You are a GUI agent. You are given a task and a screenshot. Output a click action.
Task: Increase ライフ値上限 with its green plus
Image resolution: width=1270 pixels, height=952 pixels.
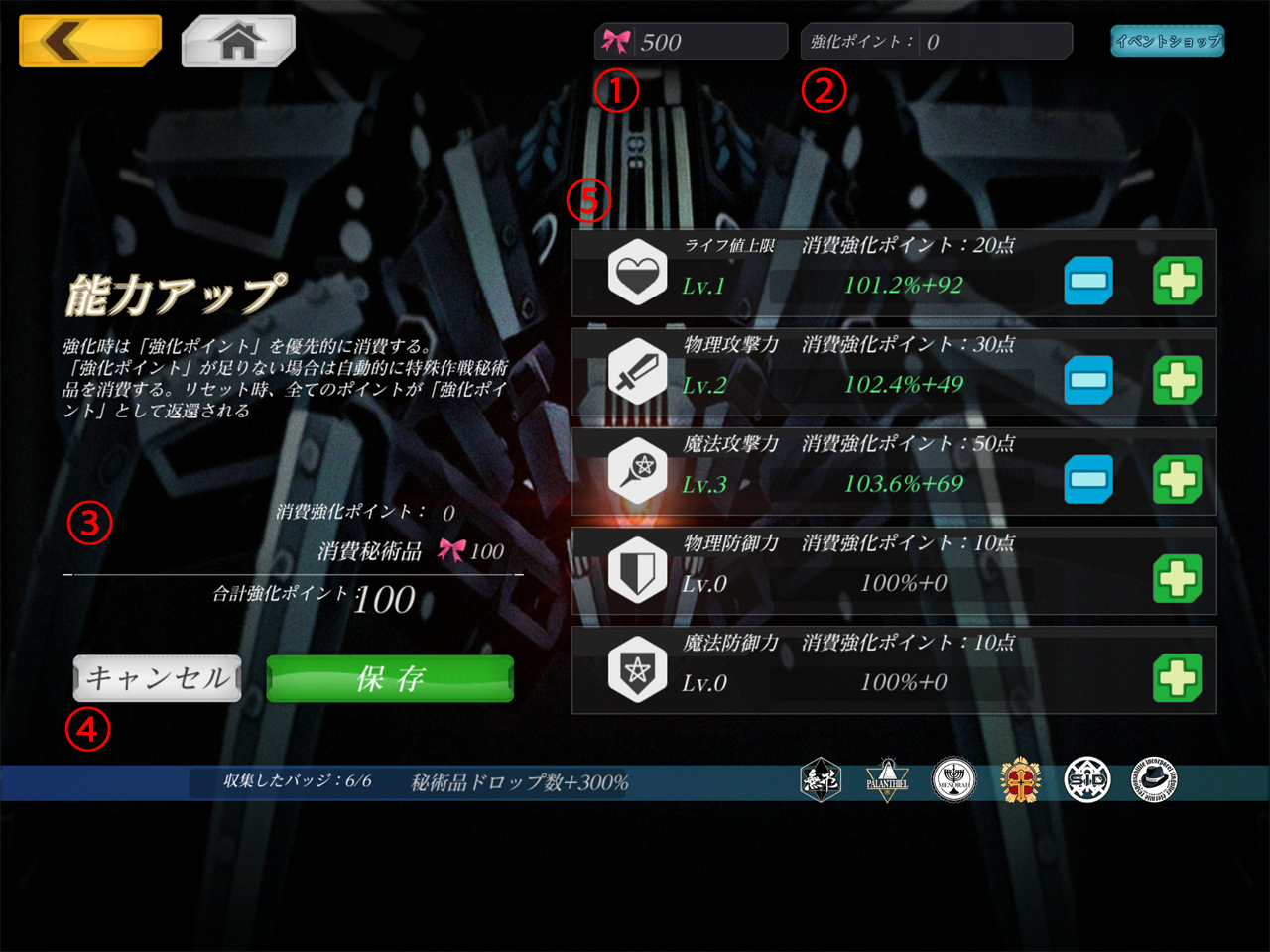pyautogui.click(x=1178, y=282)
